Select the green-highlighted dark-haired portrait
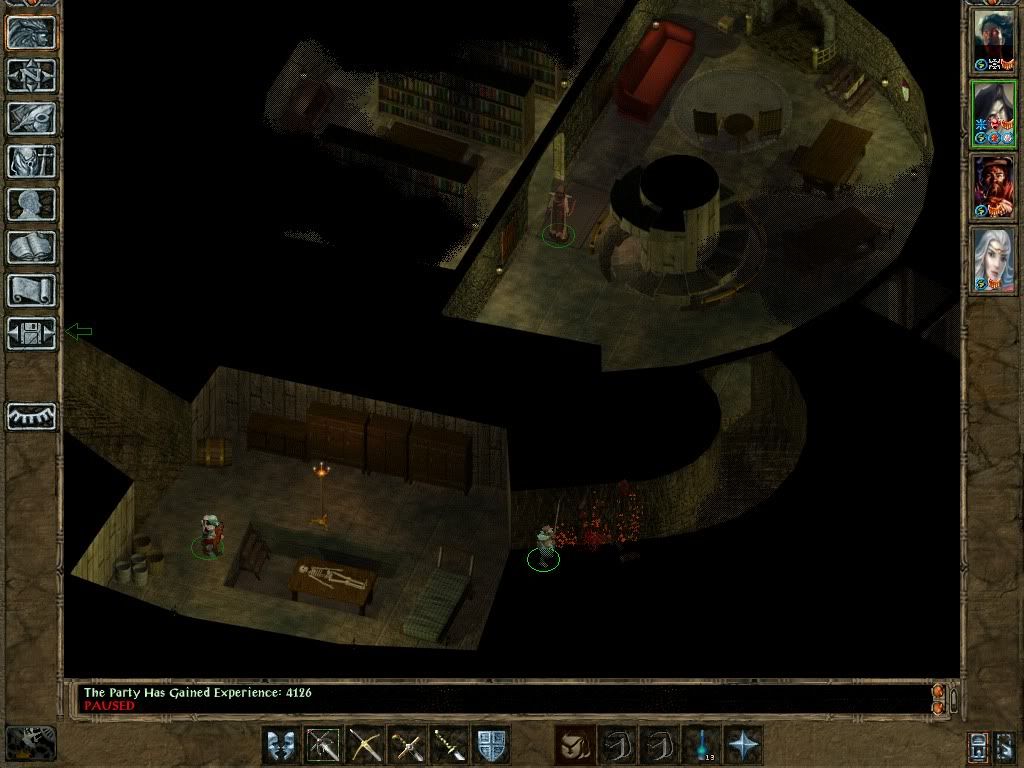The image size is (1024, 768). pyautogui.click(x=994, y=113)
